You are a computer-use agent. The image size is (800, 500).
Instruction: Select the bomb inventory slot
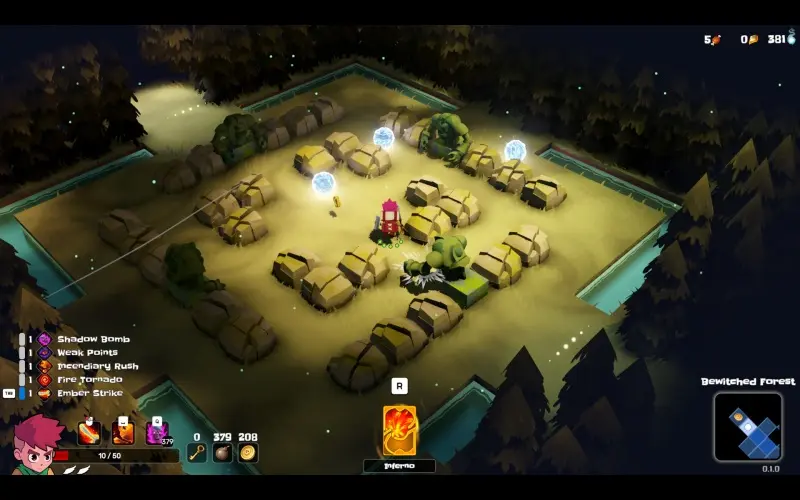click(223, 452)
